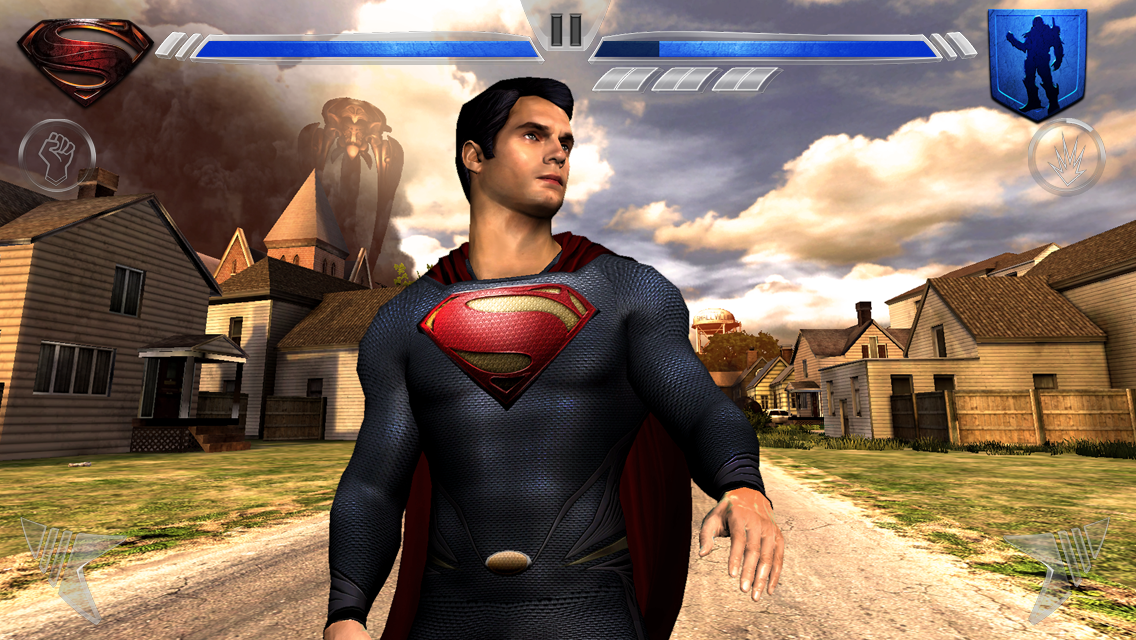Activate the raised fist ability icon
Viewport: 1136px width, 640px height.
point(57,157)
